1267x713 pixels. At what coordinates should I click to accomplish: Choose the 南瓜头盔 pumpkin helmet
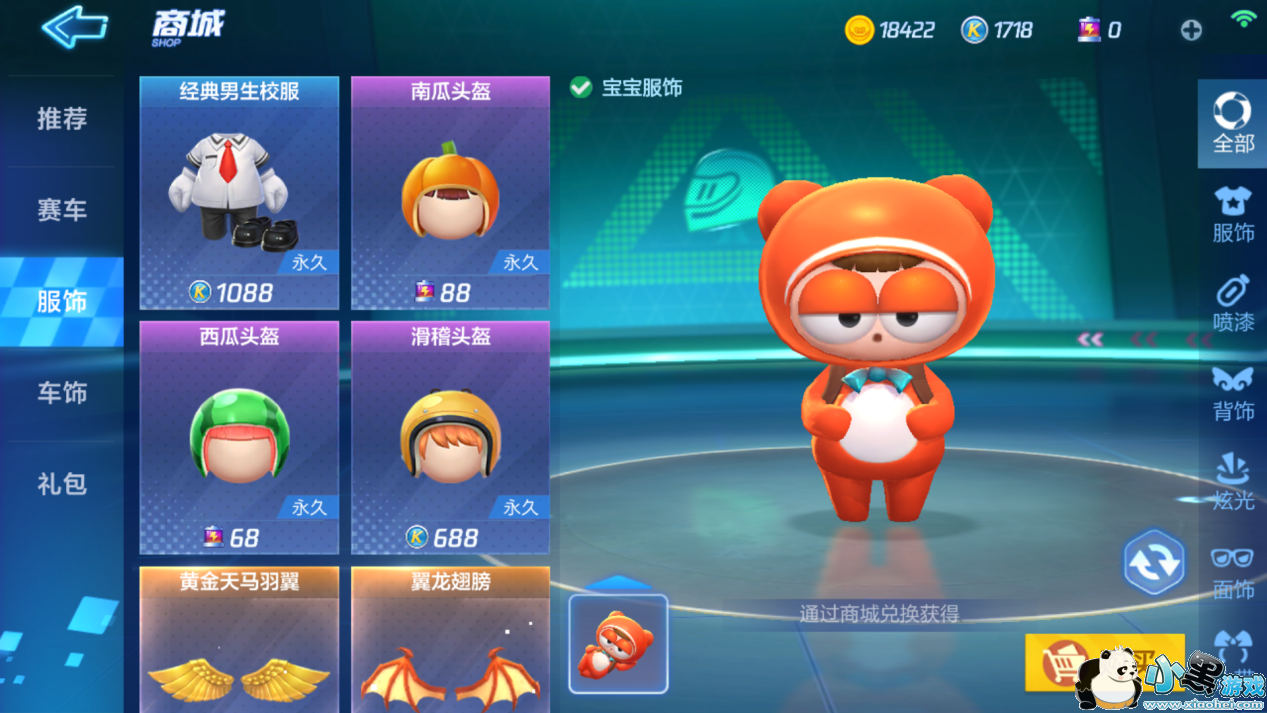(x=450, y=193)
